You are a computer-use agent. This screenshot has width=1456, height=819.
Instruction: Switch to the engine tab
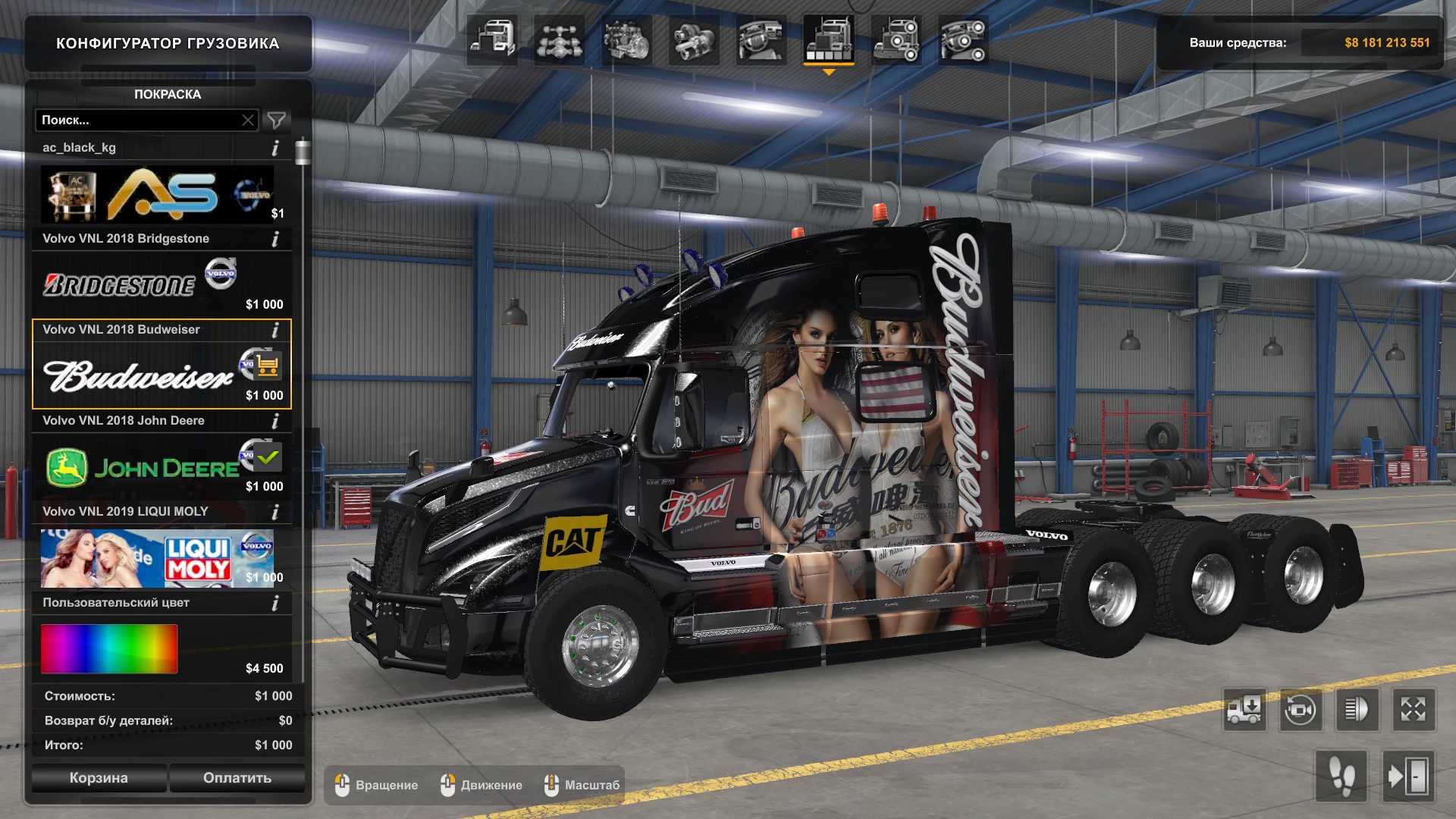click(x=626, y=39)
